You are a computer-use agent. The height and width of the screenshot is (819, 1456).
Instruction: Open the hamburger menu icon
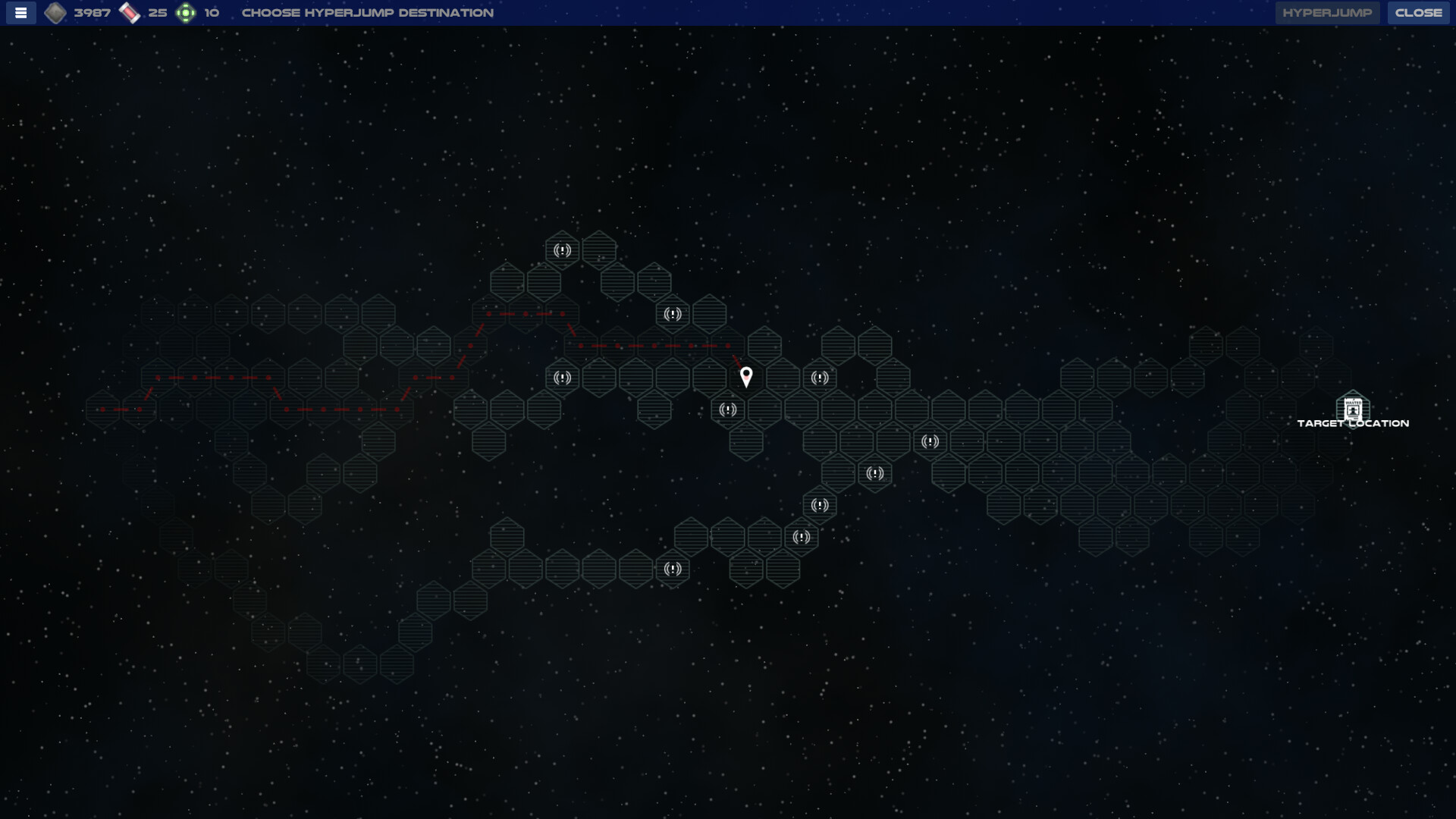[x=20, y=12]
